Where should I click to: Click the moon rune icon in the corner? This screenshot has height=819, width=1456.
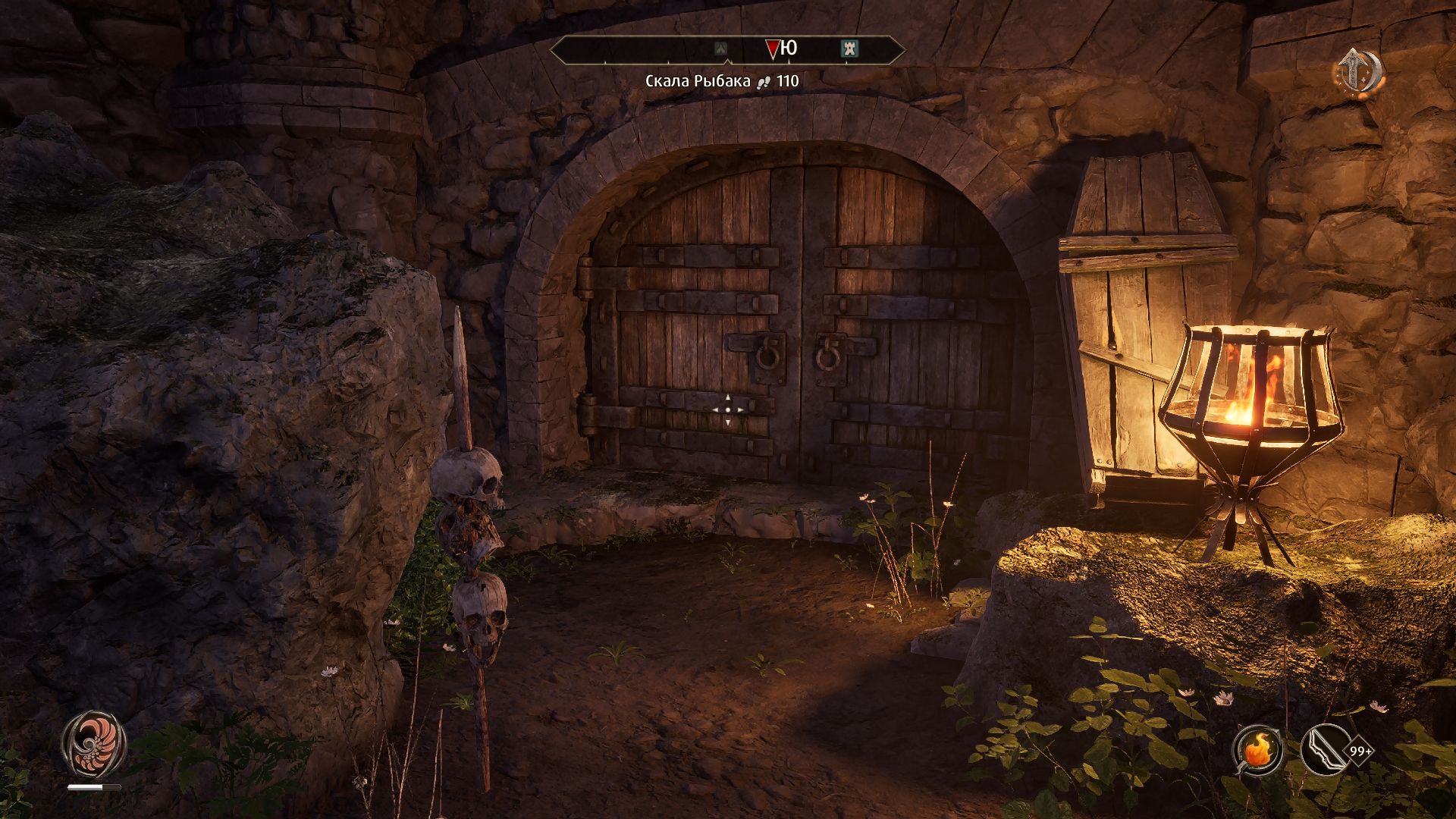click(x=1359, y=72)
